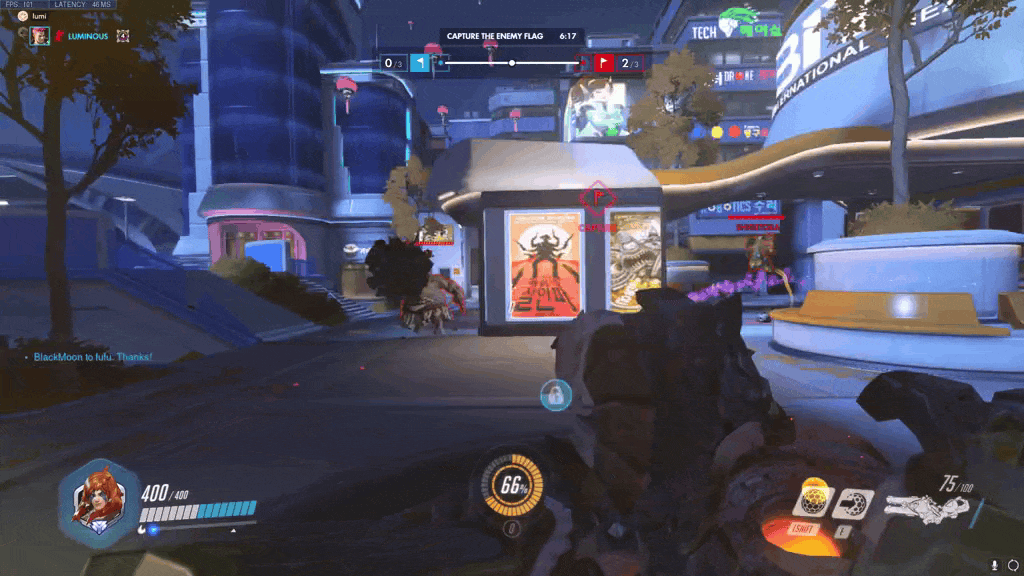Click the badge icon right of LUMINOUS
Viewport: 1024px width, 576px height.
coord(123,35)
